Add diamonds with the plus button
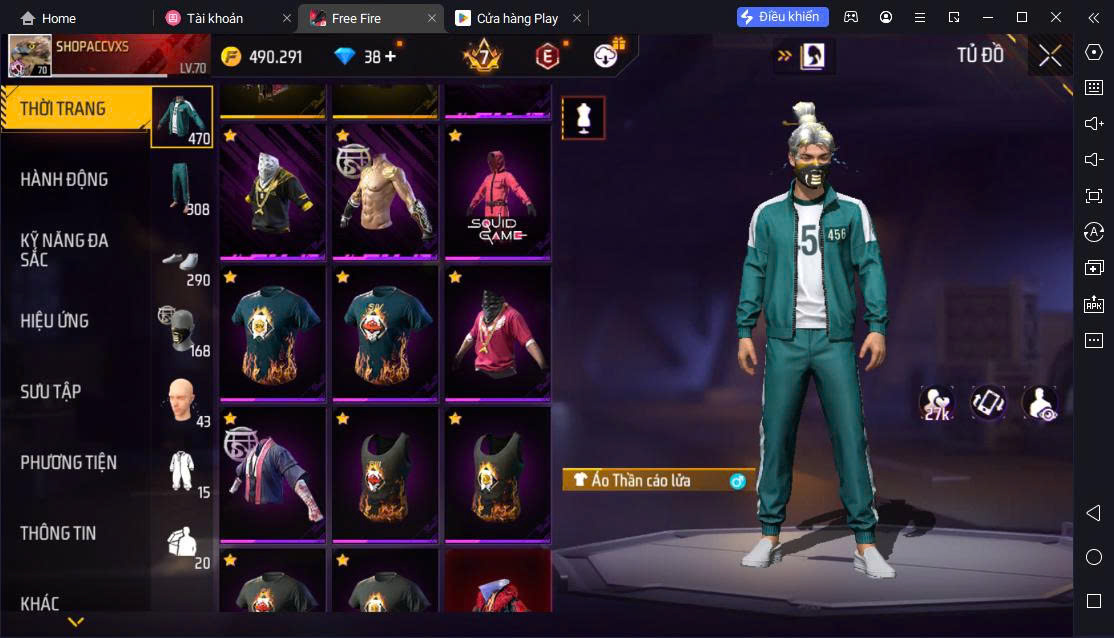Image resolution: width=1114 pixels, height=638 pixels. [x=390, y=57]
